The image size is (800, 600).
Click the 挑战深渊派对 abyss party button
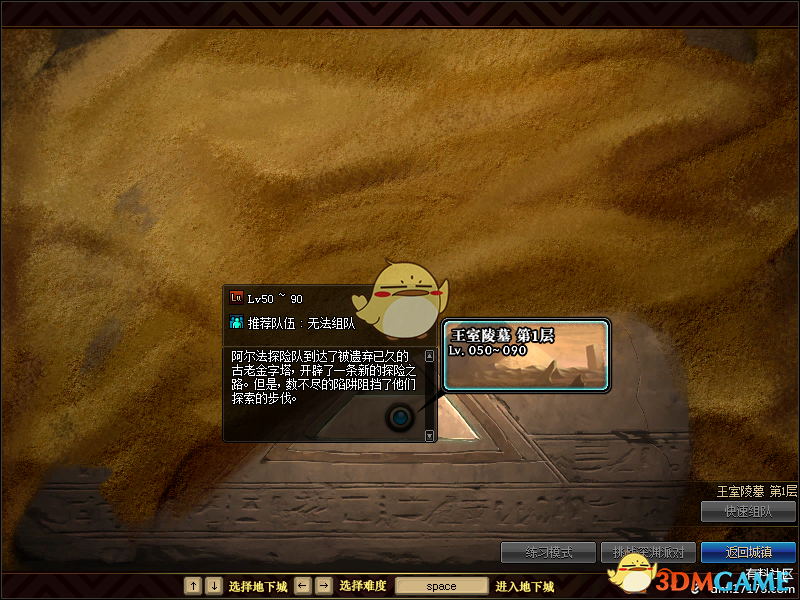pyautogui.click(x=648, y=552)
